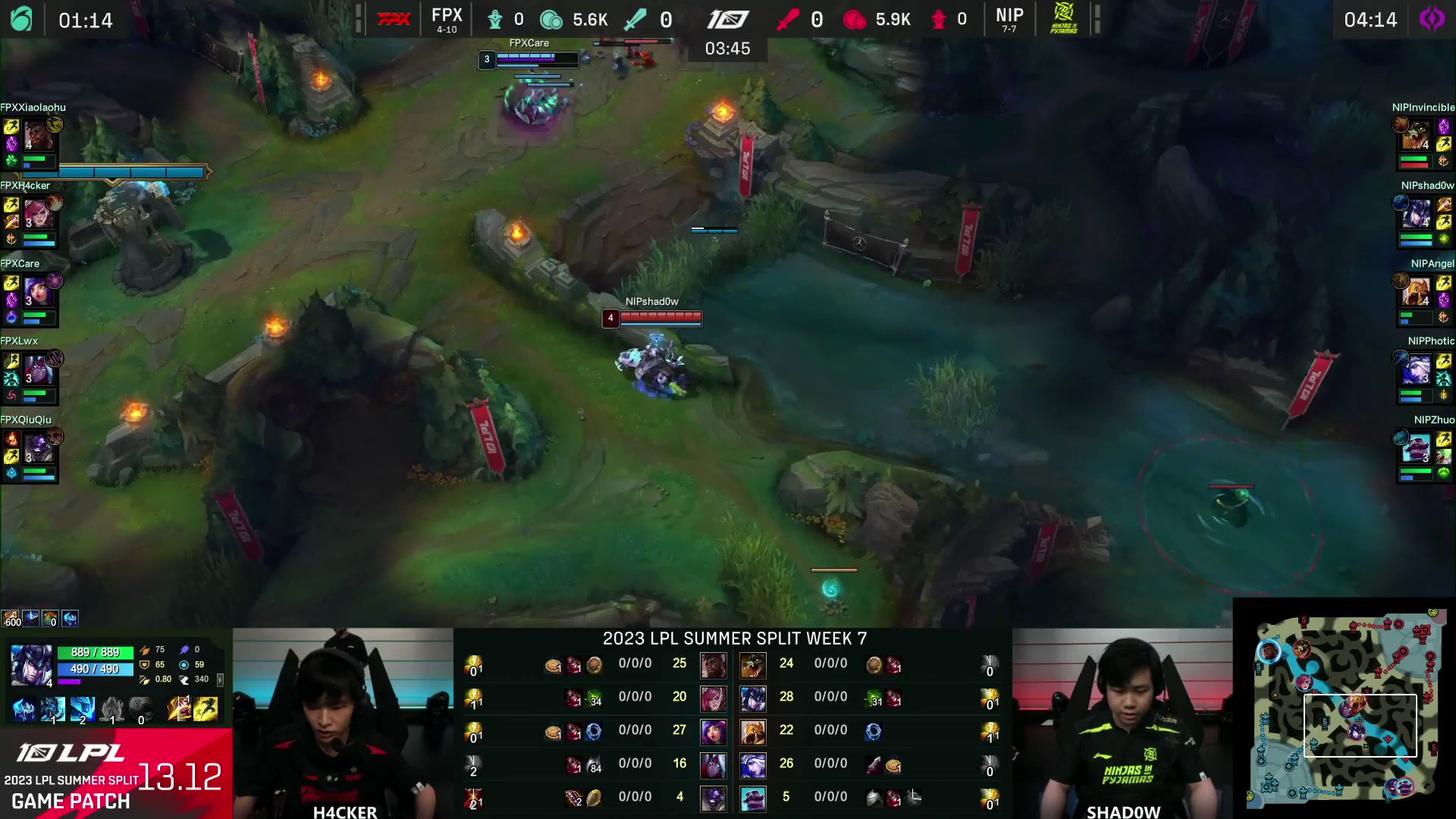The height and width of the screenshot is (819, 1456).
Task: Expand the champion stats panel via side arrow
Action: 221,680
